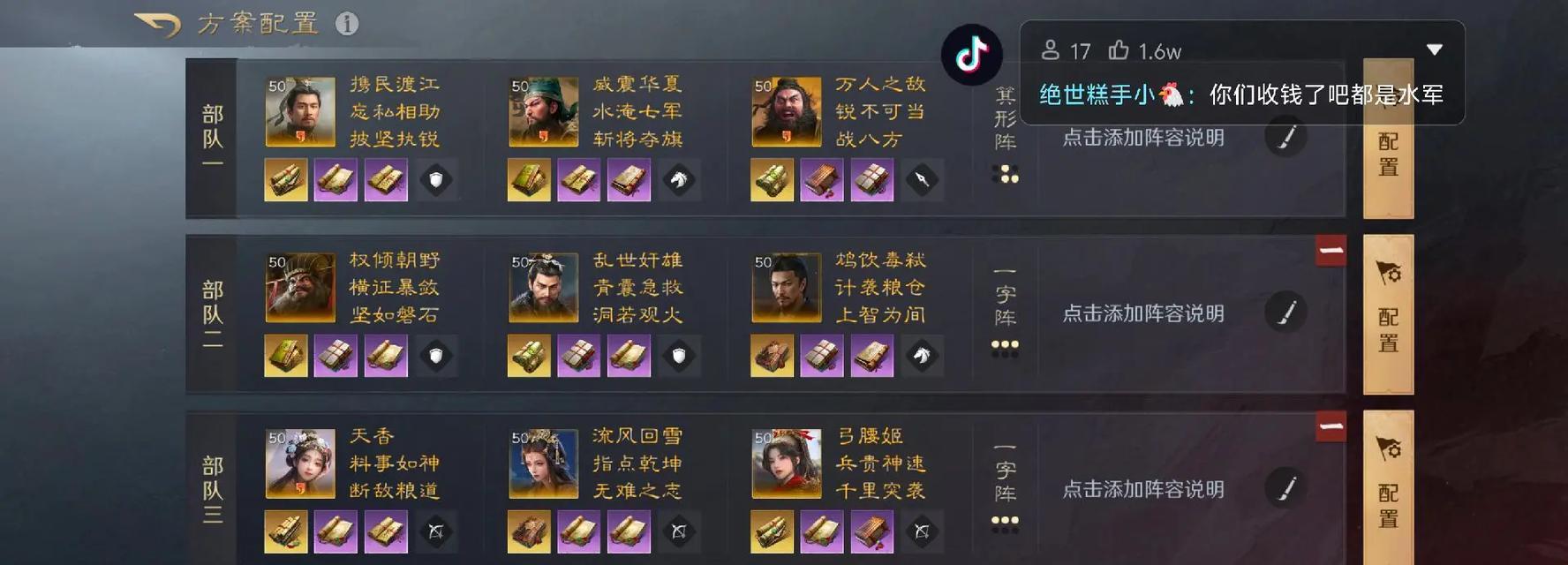1568x565 pixels.
Task: Select the 乱世奸雄 hero portrait
Action: click(x=543, y=288)
